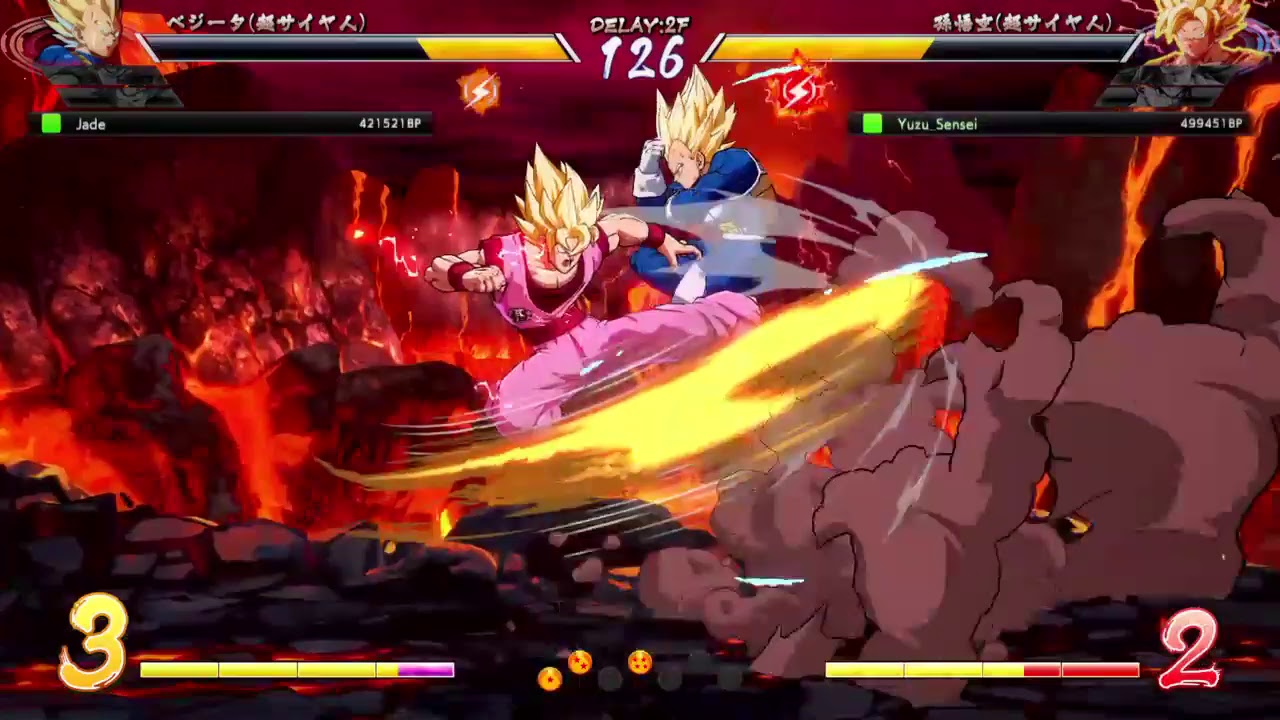Click the second dragon ball from the left
This screenshot has height=720, width=1280.
(x=579, y=661)
